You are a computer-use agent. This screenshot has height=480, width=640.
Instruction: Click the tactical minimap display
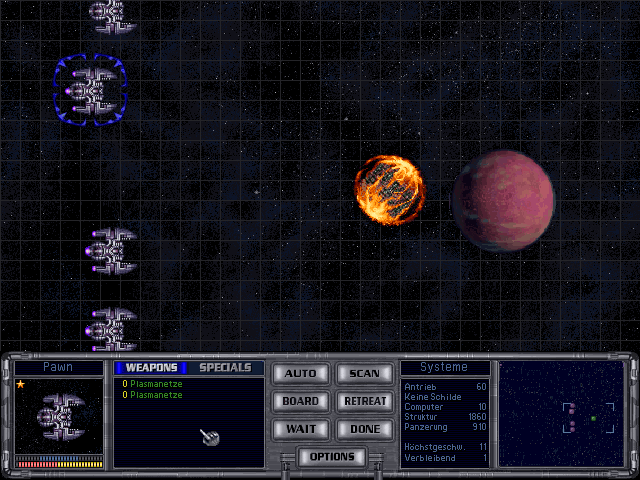pos(561,413)
